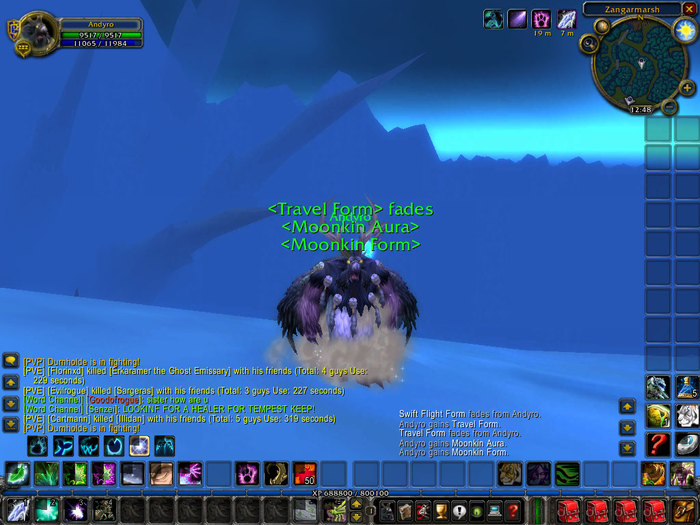Screen dimensions: 700x525
Task: Click the yellow-green creature action icon
Action: 657,415
